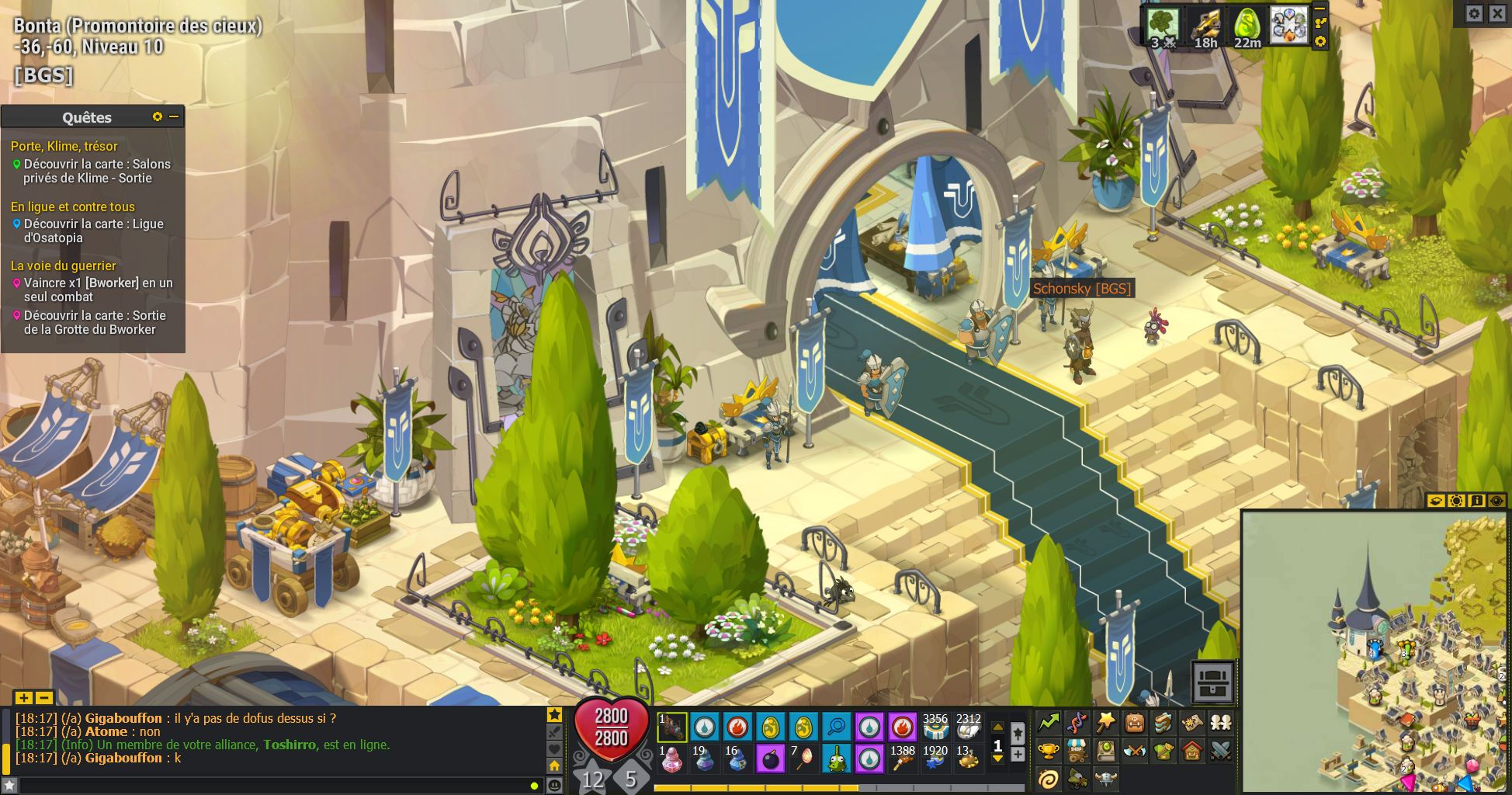Increase spell bar page with the up arrow
Screen dimensions: 1512x795
click(x=997, y=726)
